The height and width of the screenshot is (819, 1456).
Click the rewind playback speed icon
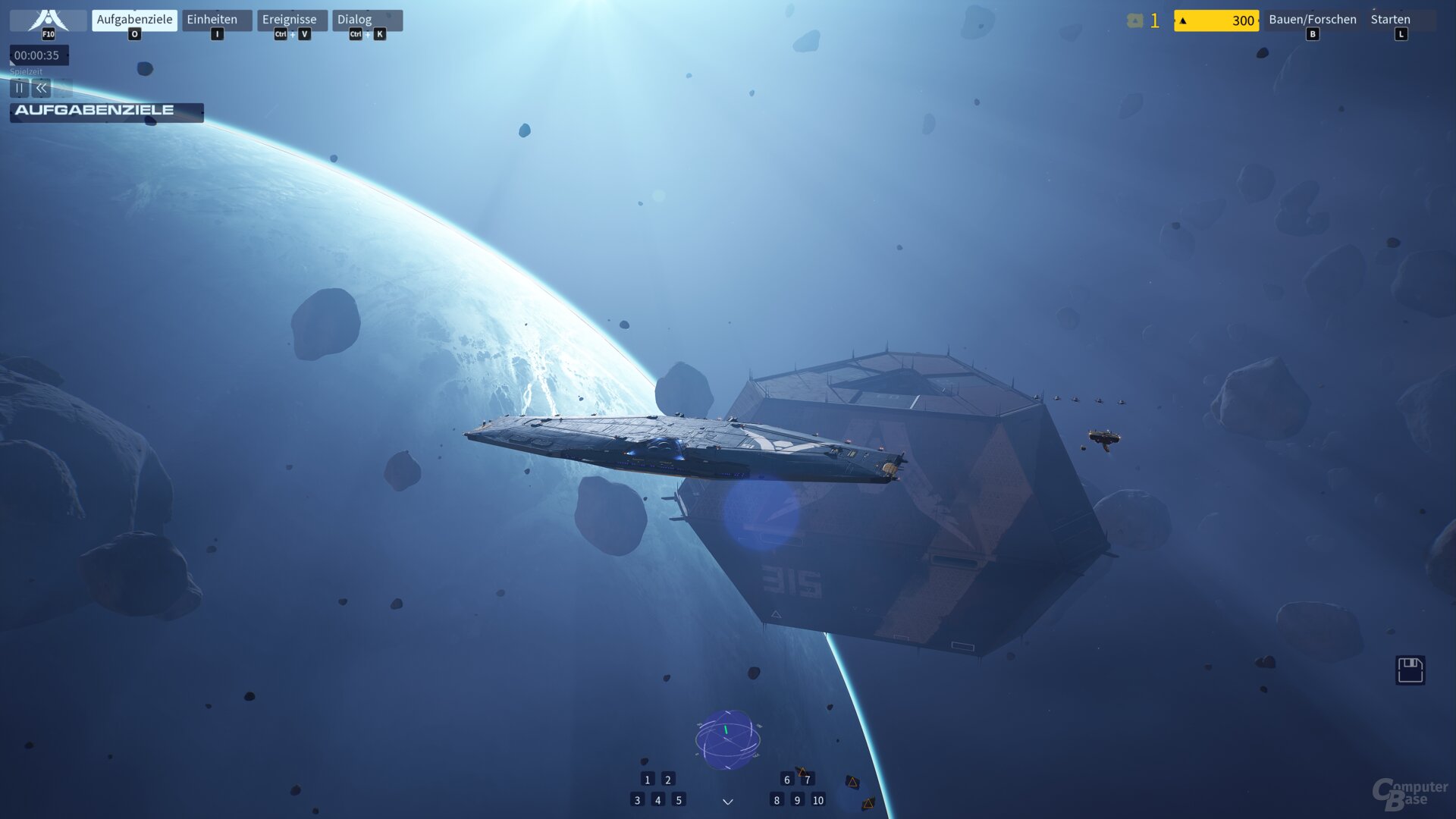tap(40, 88)
